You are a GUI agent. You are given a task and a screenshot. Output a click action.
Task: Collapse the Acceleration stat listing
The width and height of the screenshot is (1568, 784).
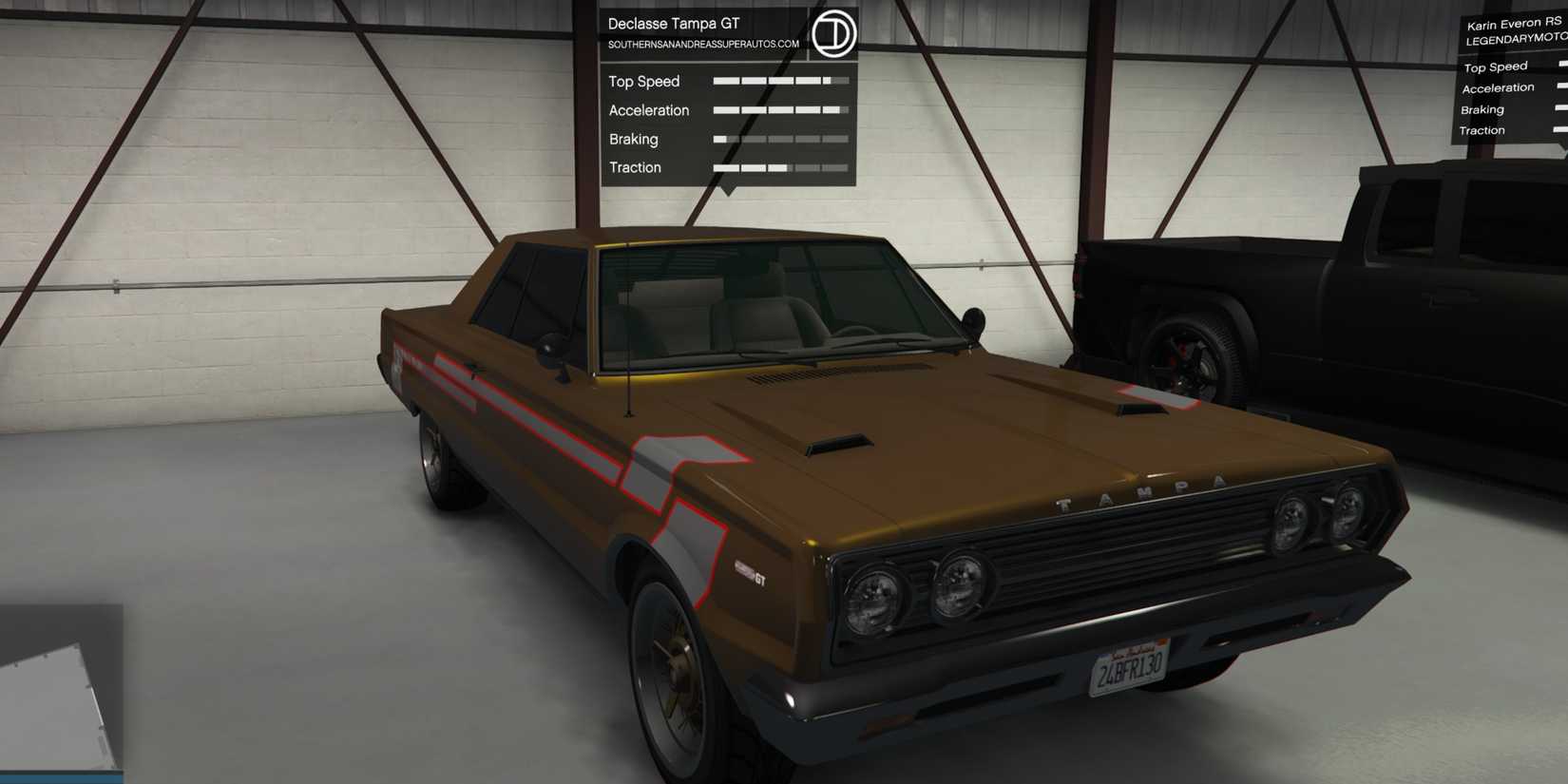tap(649, 110)
